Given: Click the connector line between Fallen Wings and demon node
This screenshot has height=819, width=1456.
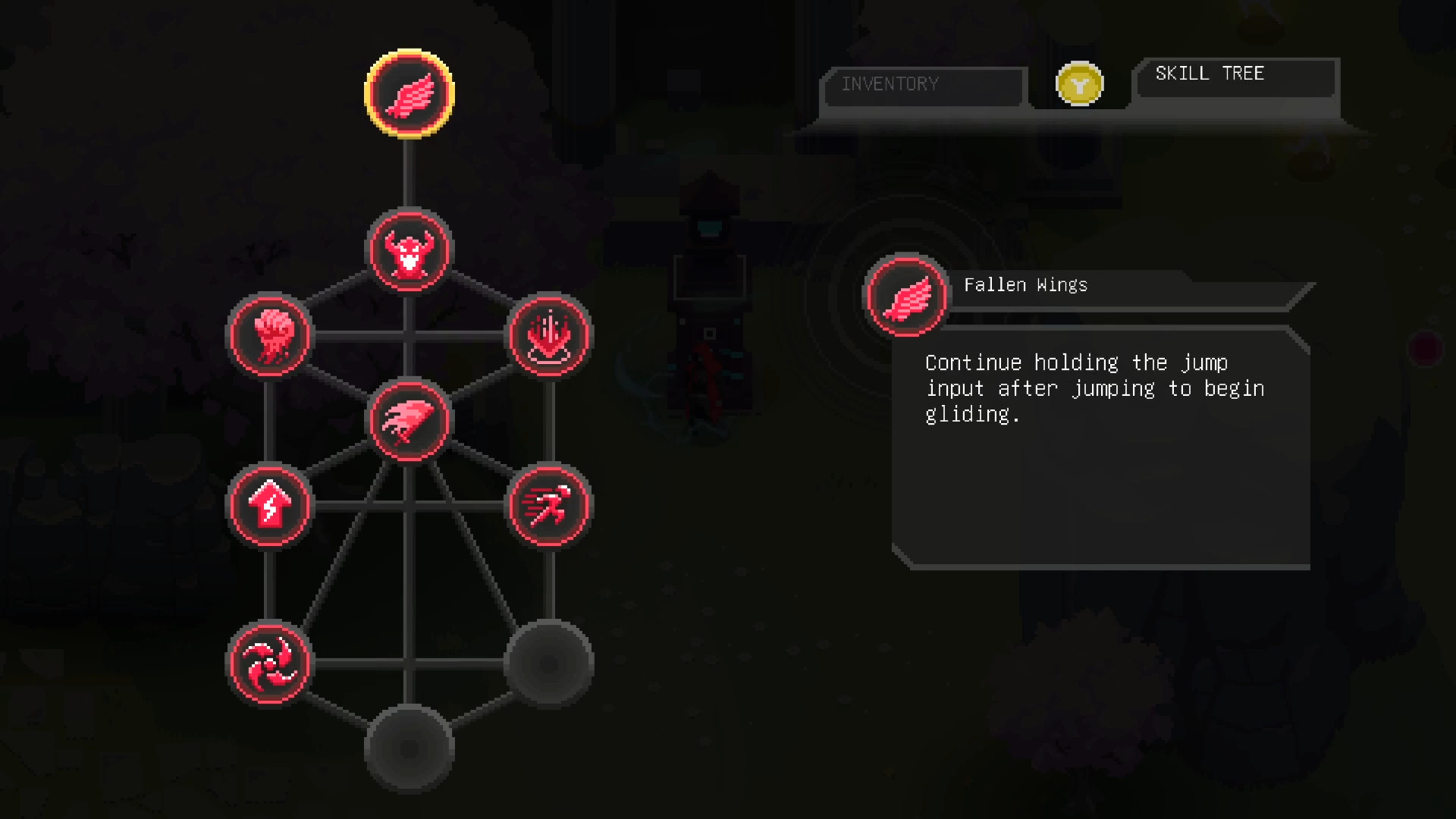Looking at the screenshot, I should pos(409,174).
